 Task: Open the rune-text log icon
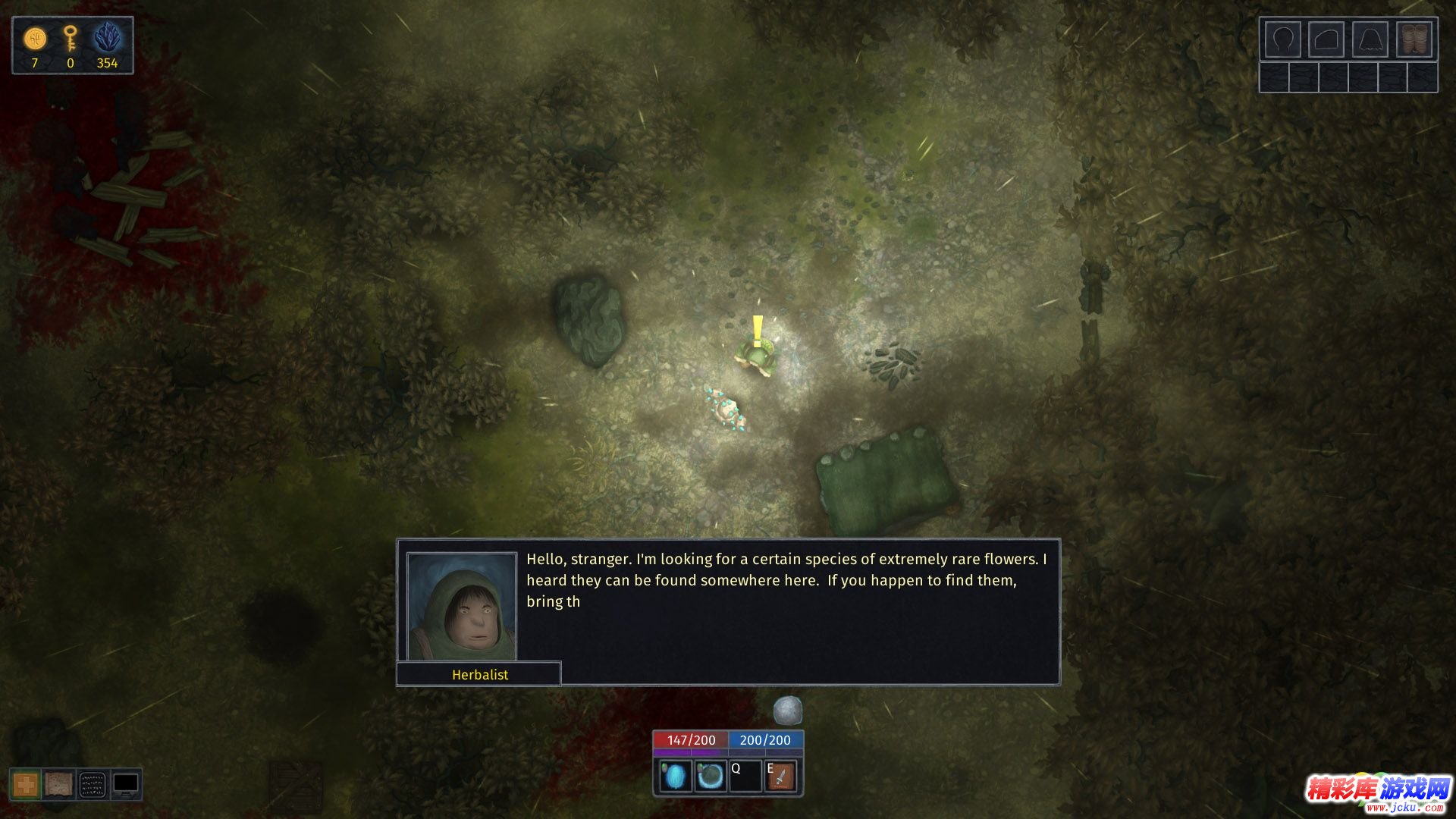click(93, 785)
